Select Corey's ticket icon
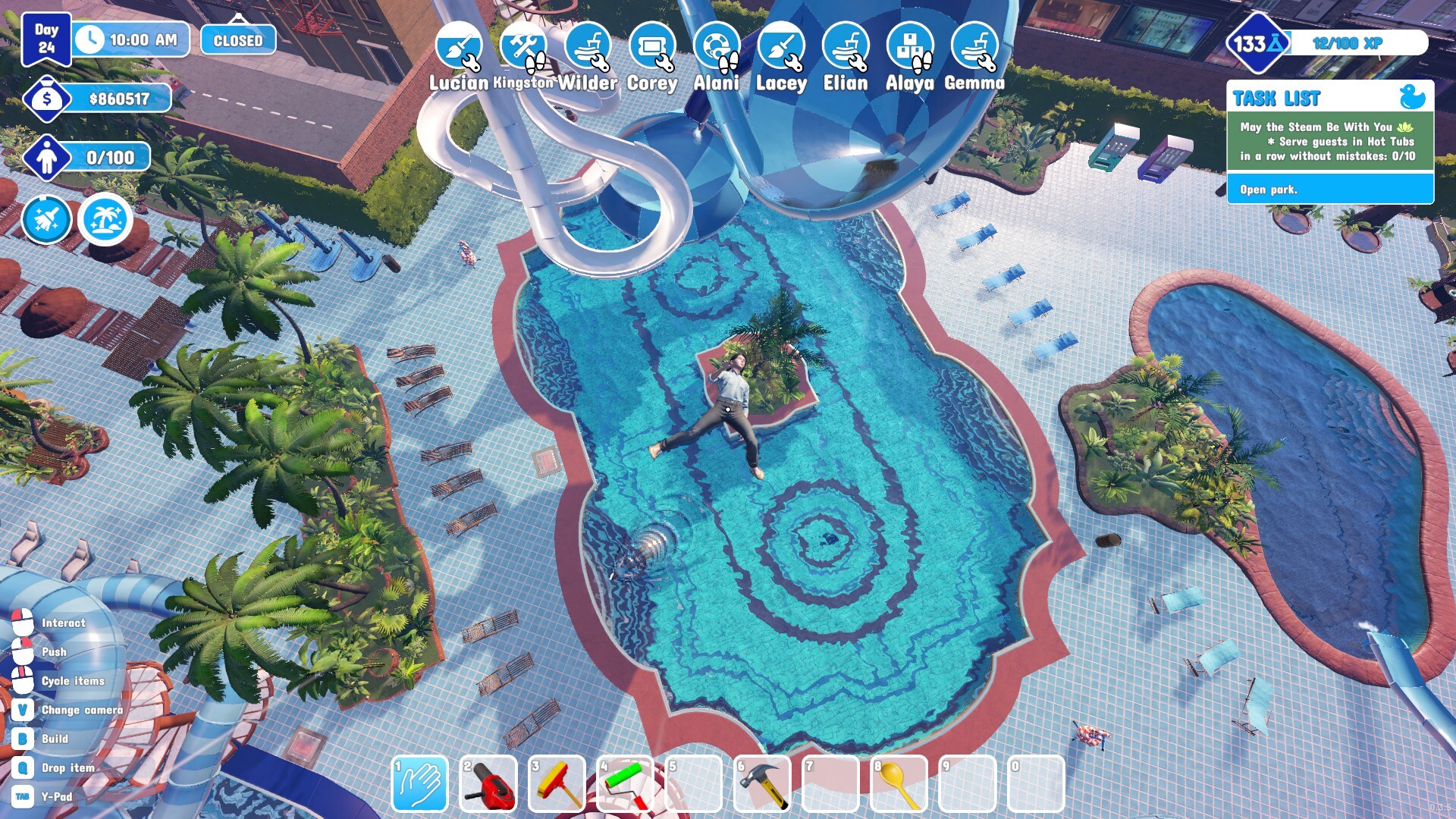Image resolution: width=1456 pixels, height=819 pixels. click(652, 46)
